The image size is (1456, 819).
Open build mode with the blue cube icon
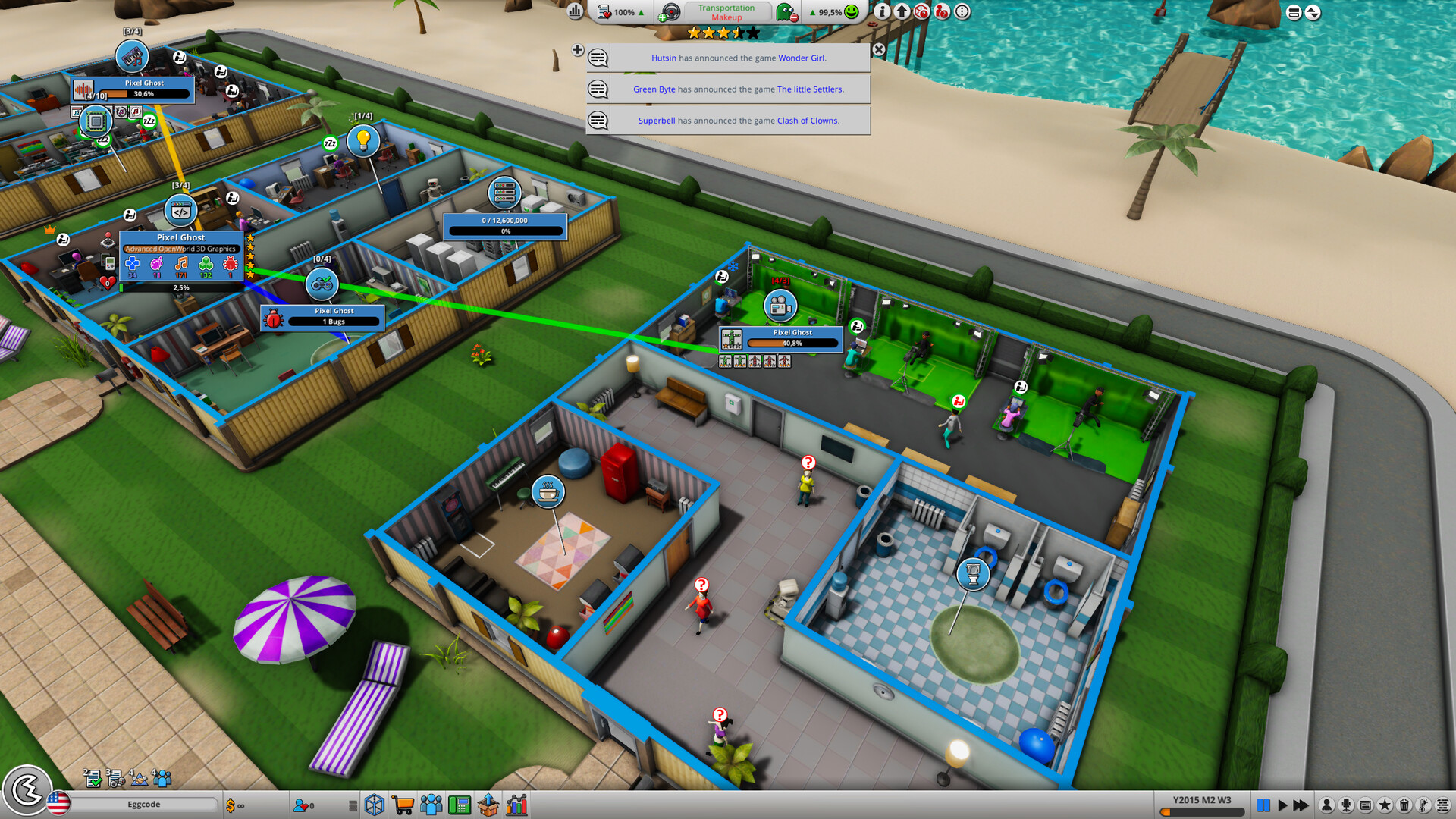373,805
